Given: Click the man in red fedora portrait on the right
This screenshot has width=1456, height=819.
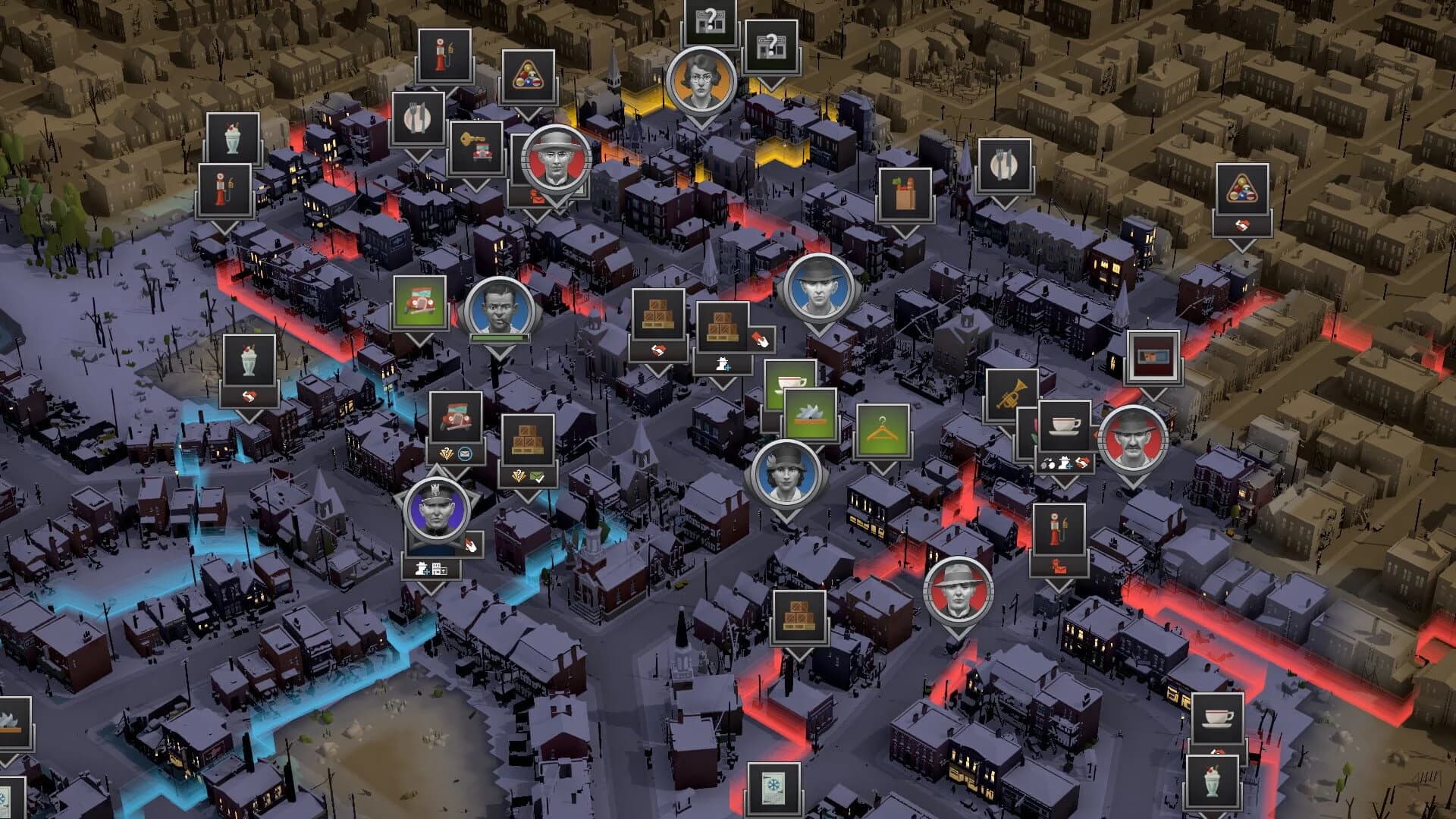Looking at the screenshot, I should click(x=1131, y=440).
